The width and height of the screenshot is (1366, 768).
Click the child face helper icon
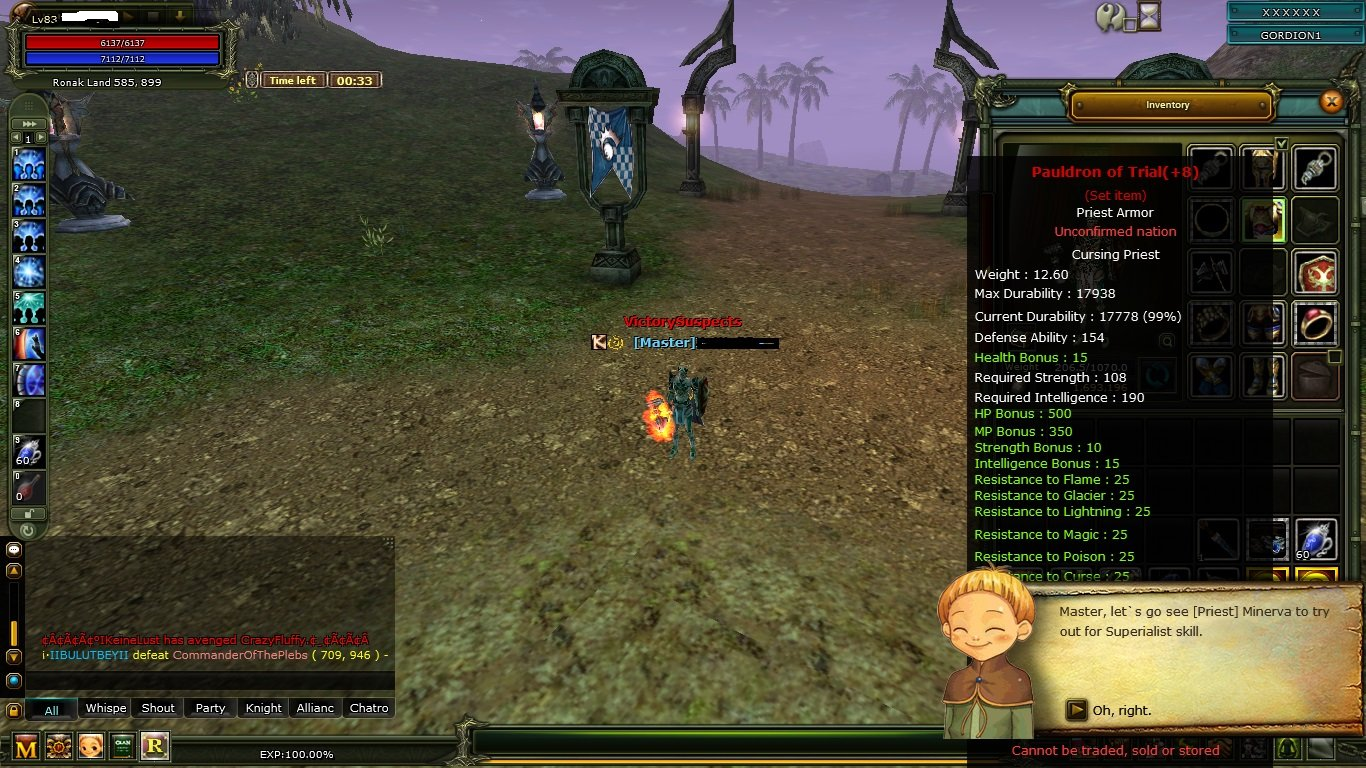(x=91, y=746)
